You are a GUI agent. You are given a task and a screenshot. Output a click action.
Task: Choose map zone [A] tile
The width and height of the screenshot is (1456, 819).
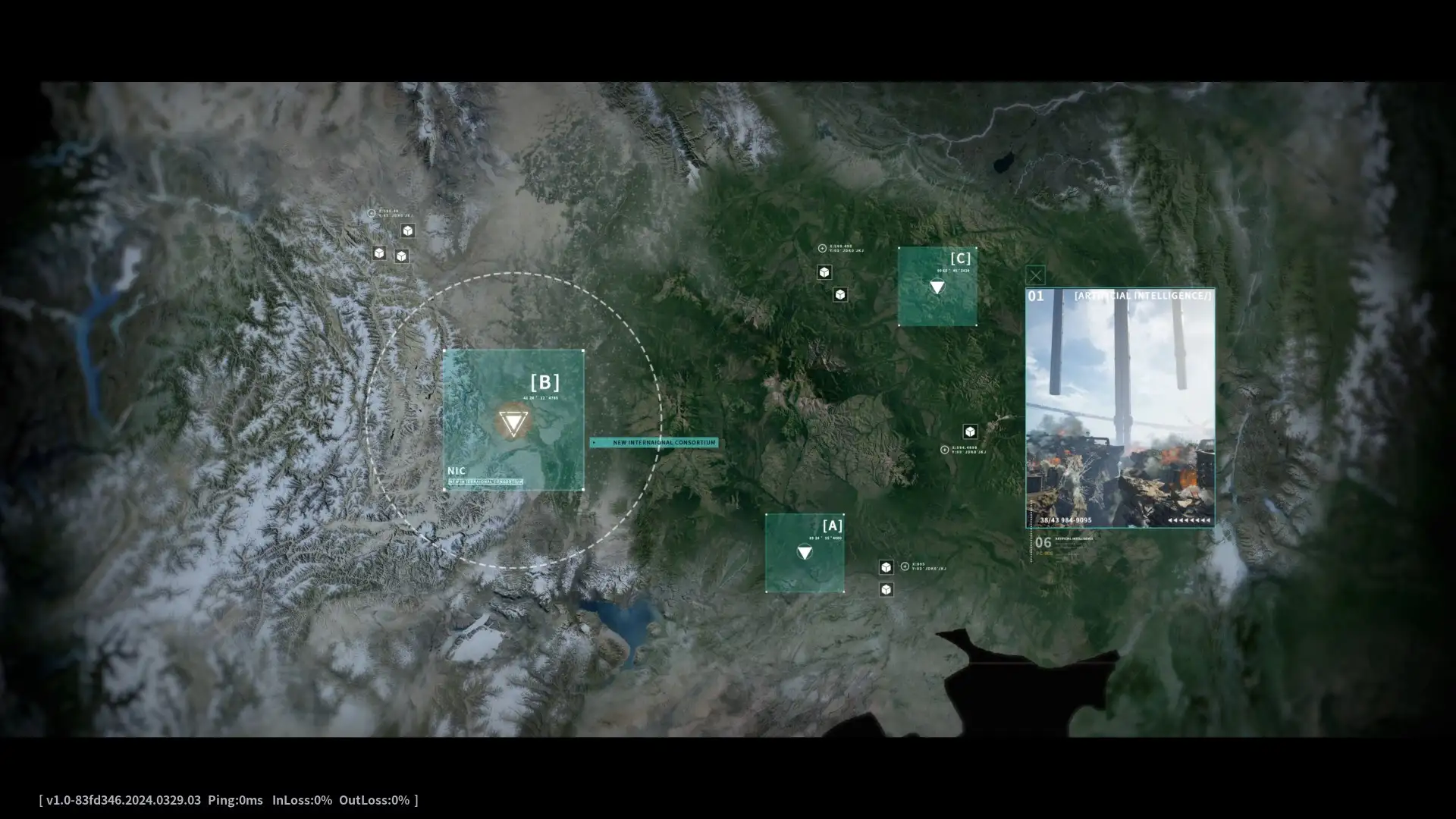coord(805,553)
